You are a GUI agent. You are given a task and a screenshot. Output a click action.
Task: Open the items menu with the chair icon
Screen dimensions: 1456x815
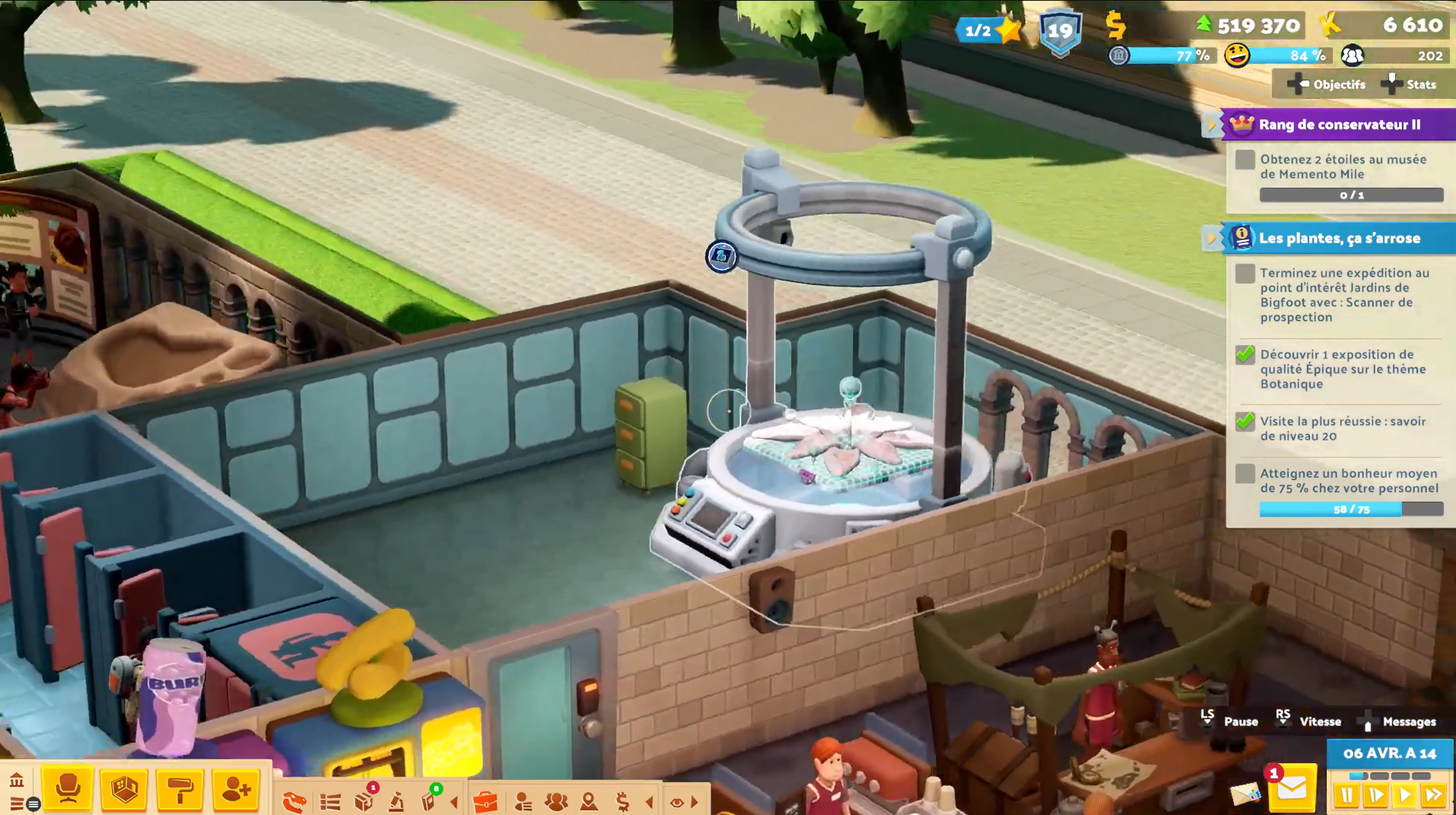pos(68,789)
